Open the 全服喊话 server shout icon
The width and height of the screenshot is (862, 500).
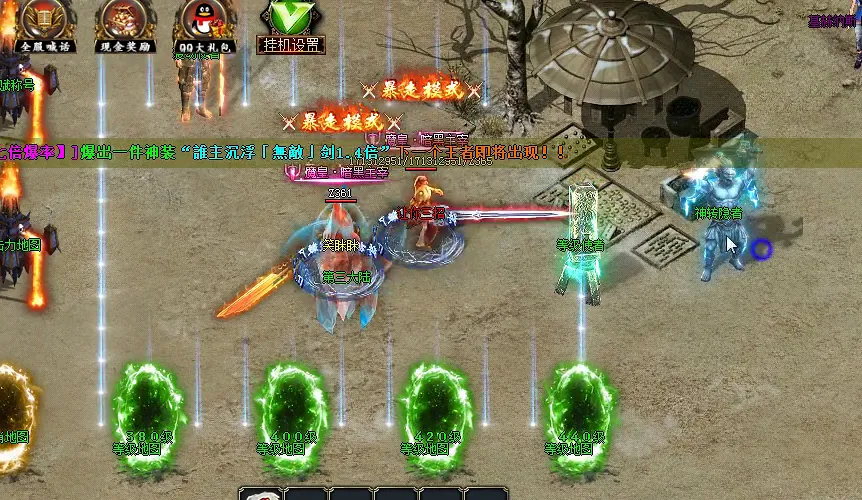tap(44, 24)
